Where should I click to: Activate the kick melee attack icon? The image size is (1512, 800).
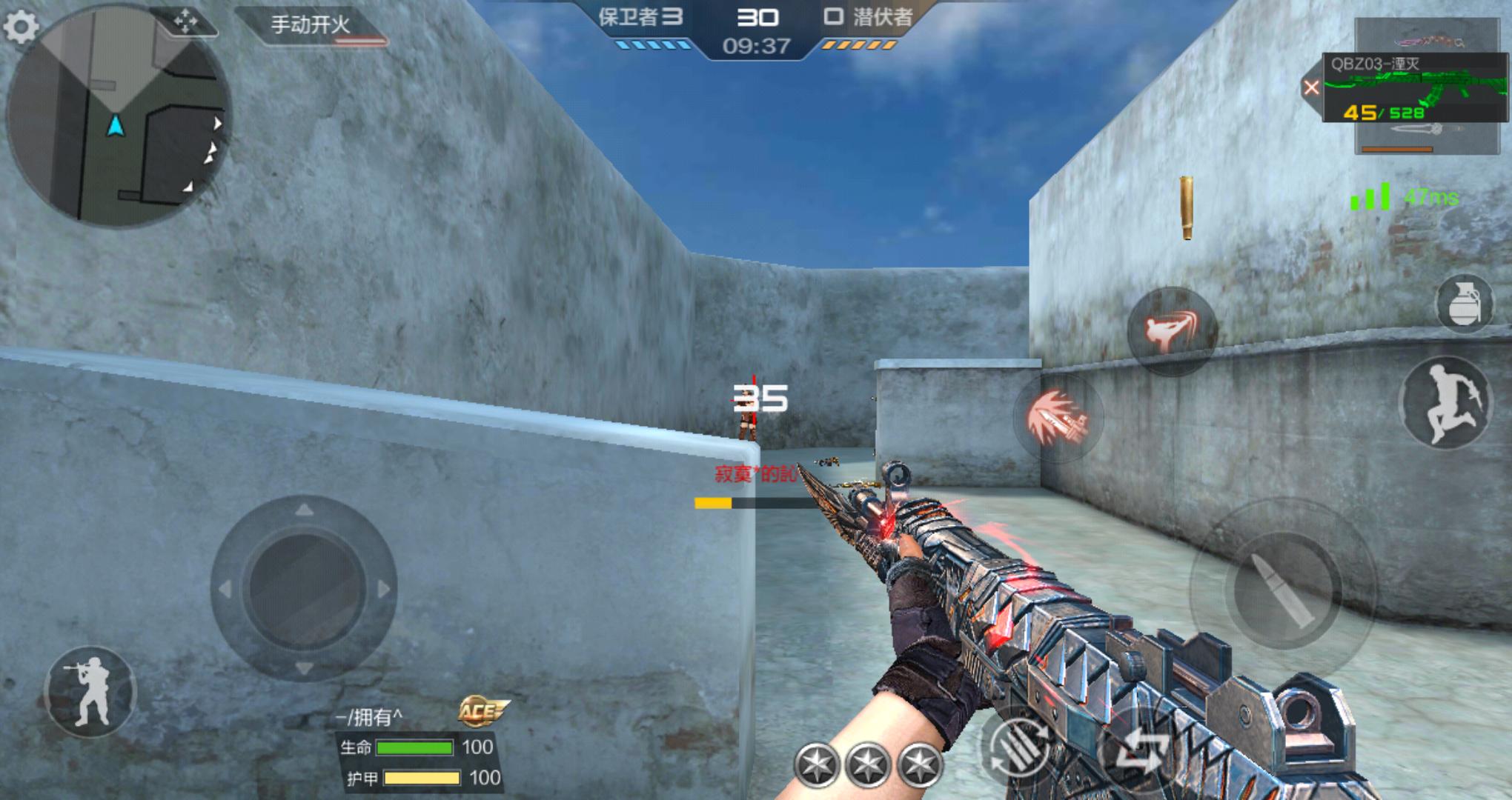pos(1171,330)
